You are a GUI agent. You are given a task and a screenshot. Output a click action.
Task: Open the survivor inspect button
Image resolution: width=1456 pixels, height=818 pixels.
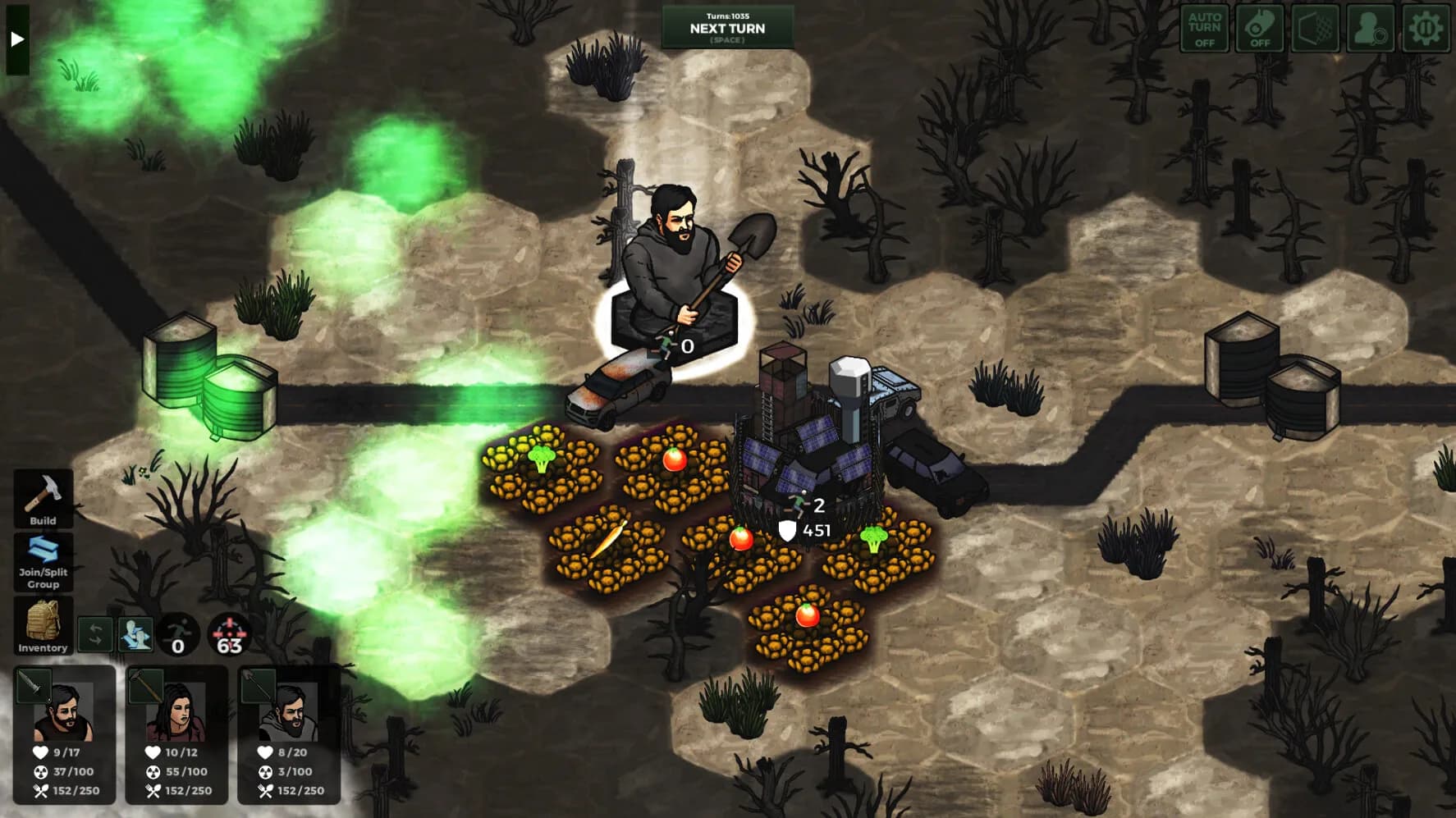point(1370,29)
